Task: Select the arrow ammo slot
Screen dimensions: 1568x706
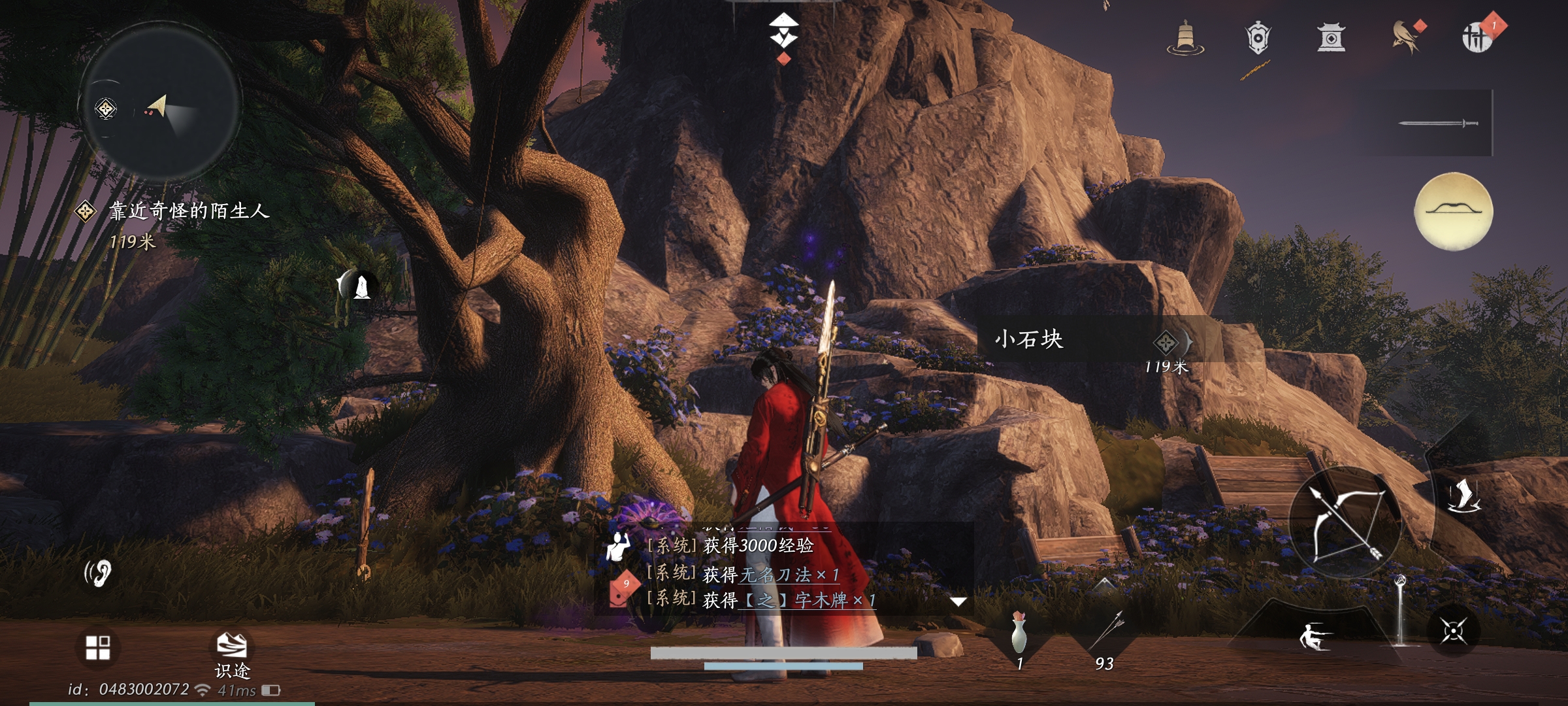Action: (x=1105, y=635)
